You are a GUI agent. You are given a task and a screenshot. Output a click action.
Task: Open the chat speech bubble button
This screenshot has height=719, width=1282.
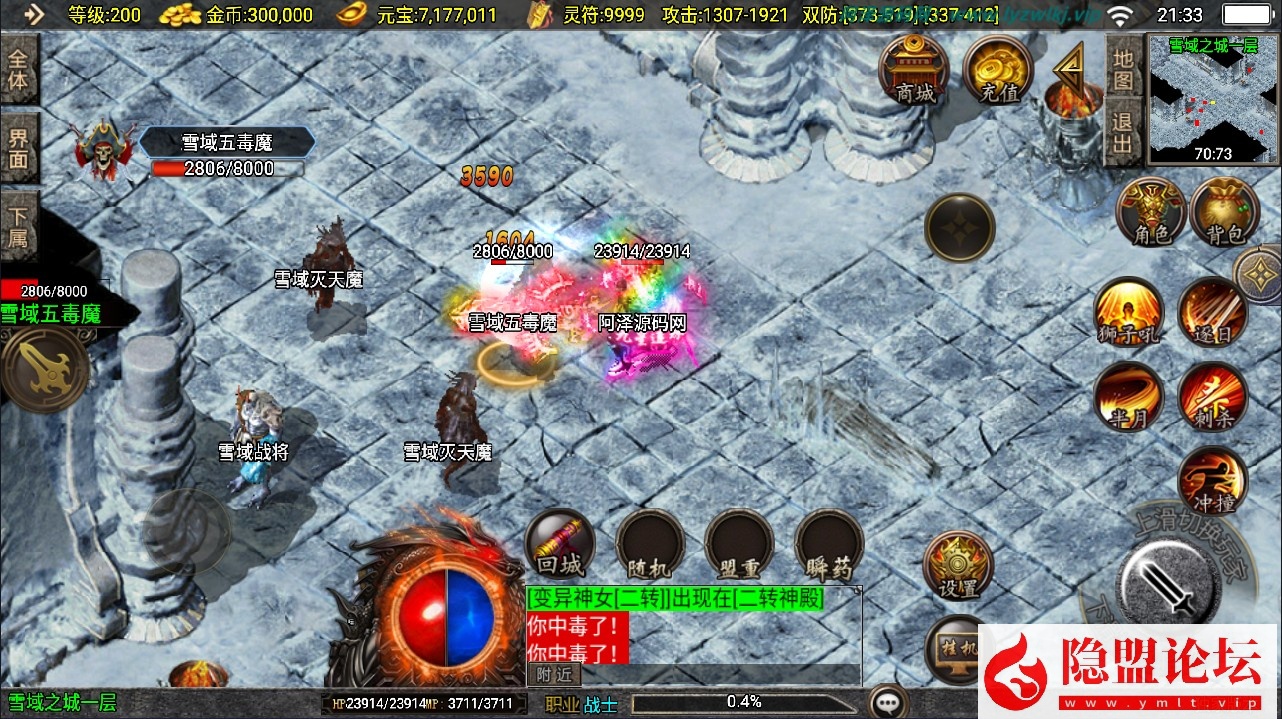pos(887,702)
